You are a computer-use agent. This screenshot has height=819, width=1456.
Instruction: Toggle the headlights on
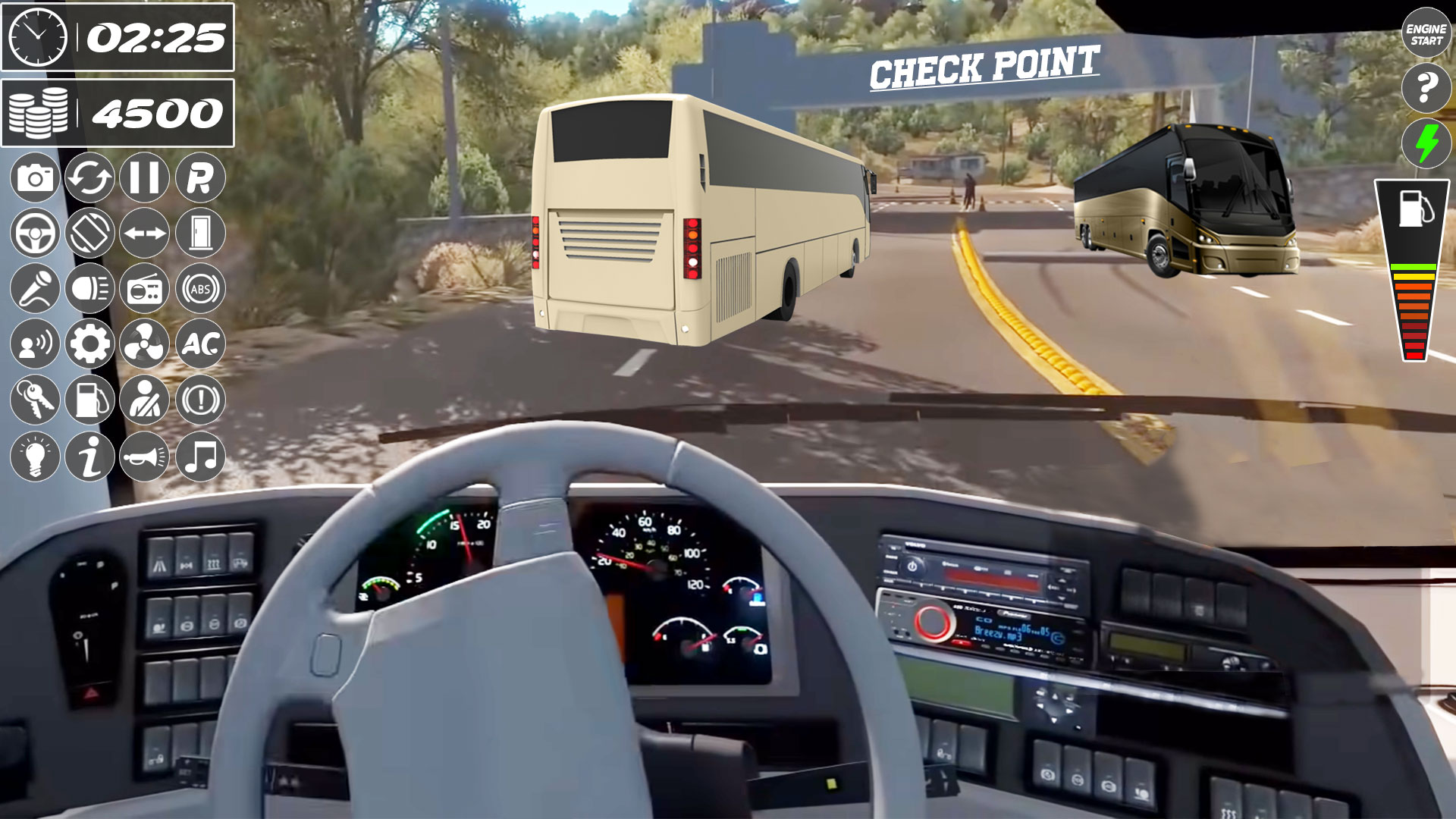[x=89, y=287]
